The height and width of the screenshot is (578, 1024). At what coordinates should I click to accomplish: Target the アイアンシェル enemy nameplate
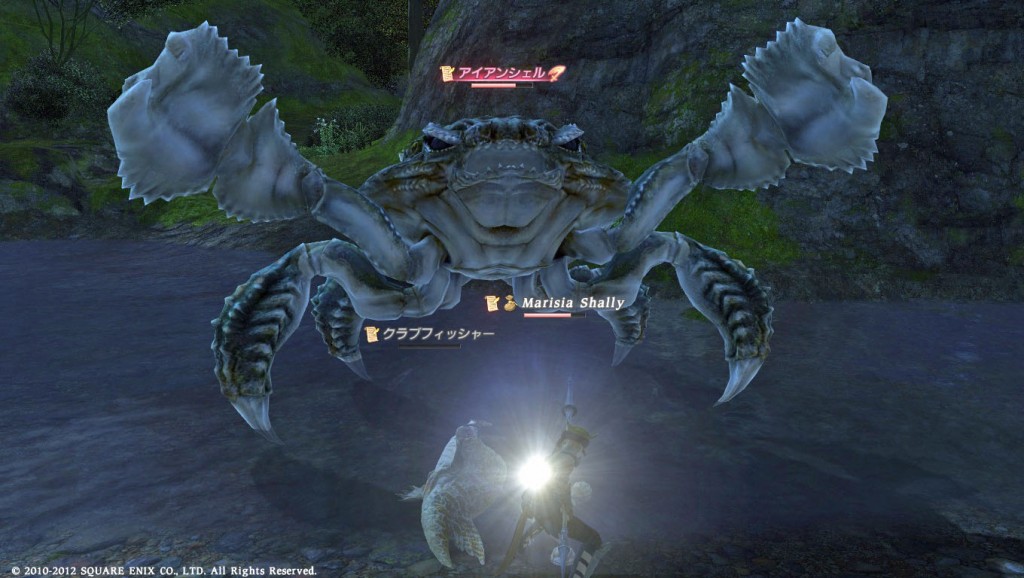pos(502,73)
